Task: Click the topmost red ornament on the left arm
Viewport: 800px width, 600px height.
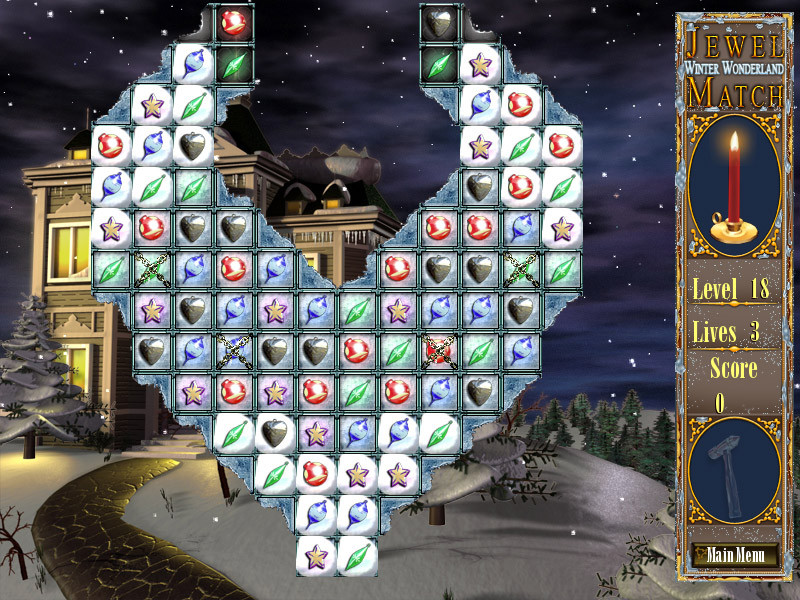Action: 234,20
